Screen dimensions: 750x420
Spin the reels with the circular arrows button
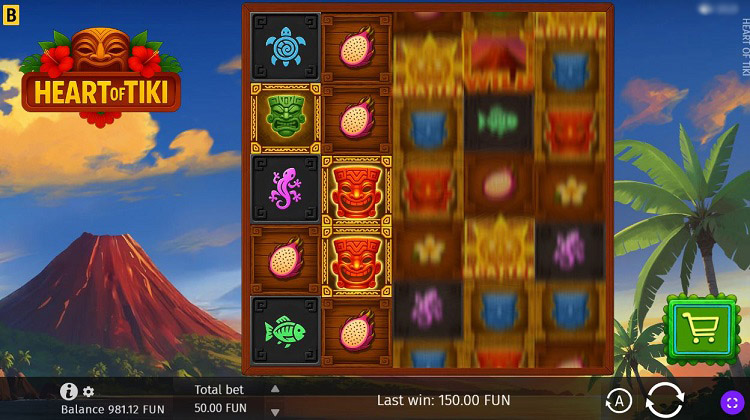[x=666, y=400]
